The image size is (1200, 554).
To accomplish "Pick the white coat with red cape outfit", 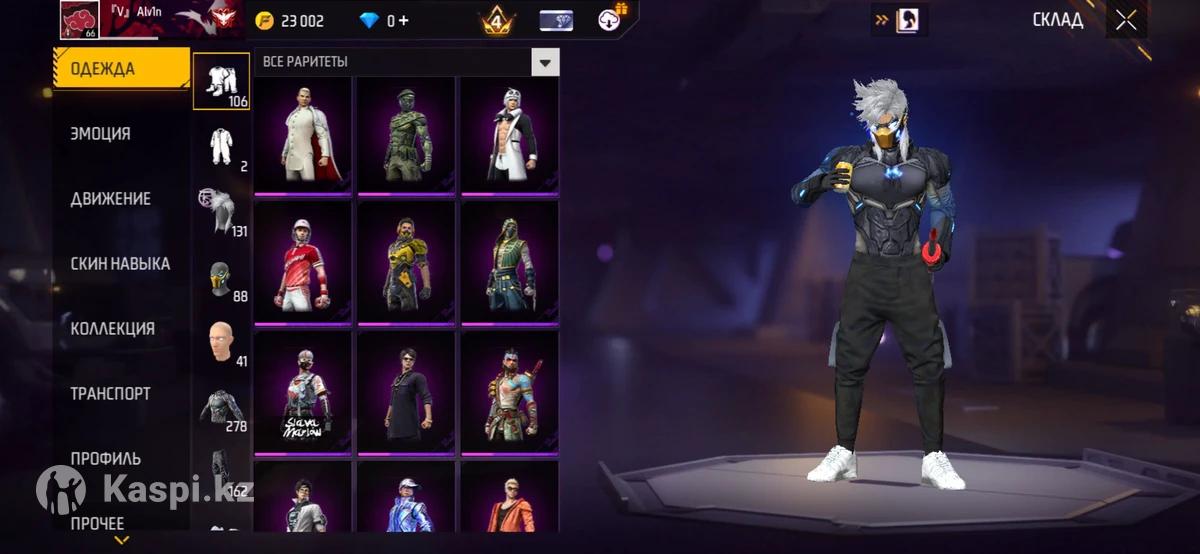I will pos(303,135).
